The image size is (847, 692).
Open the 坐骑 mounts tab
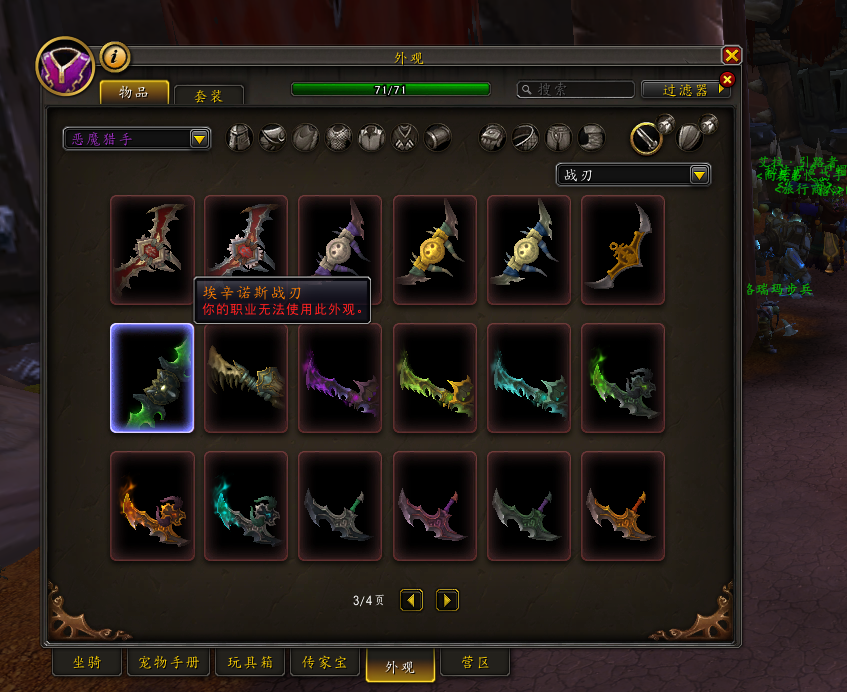click(x=87, y=662)
